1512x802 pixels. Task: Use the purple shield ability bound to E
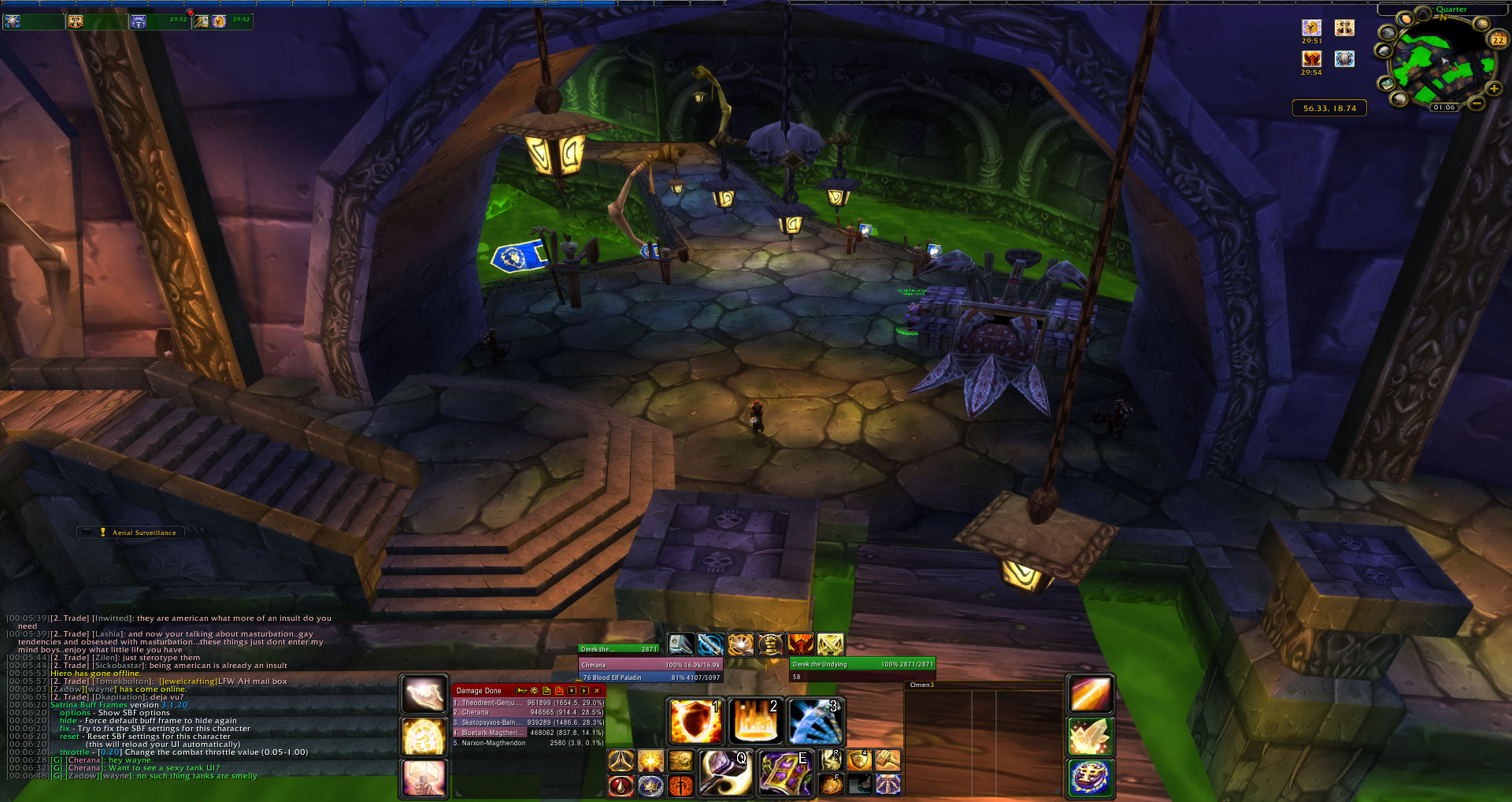[784, 772]
